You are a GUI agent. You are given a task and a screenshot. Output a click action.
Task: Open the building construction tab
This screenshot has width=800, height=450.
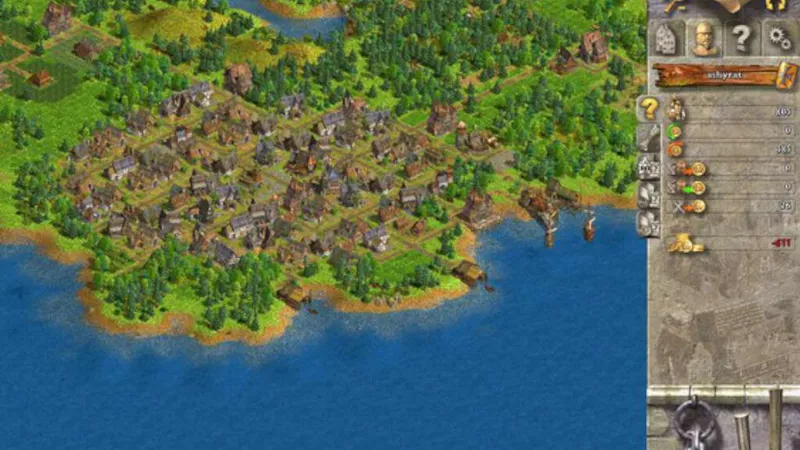coord(667,39)
